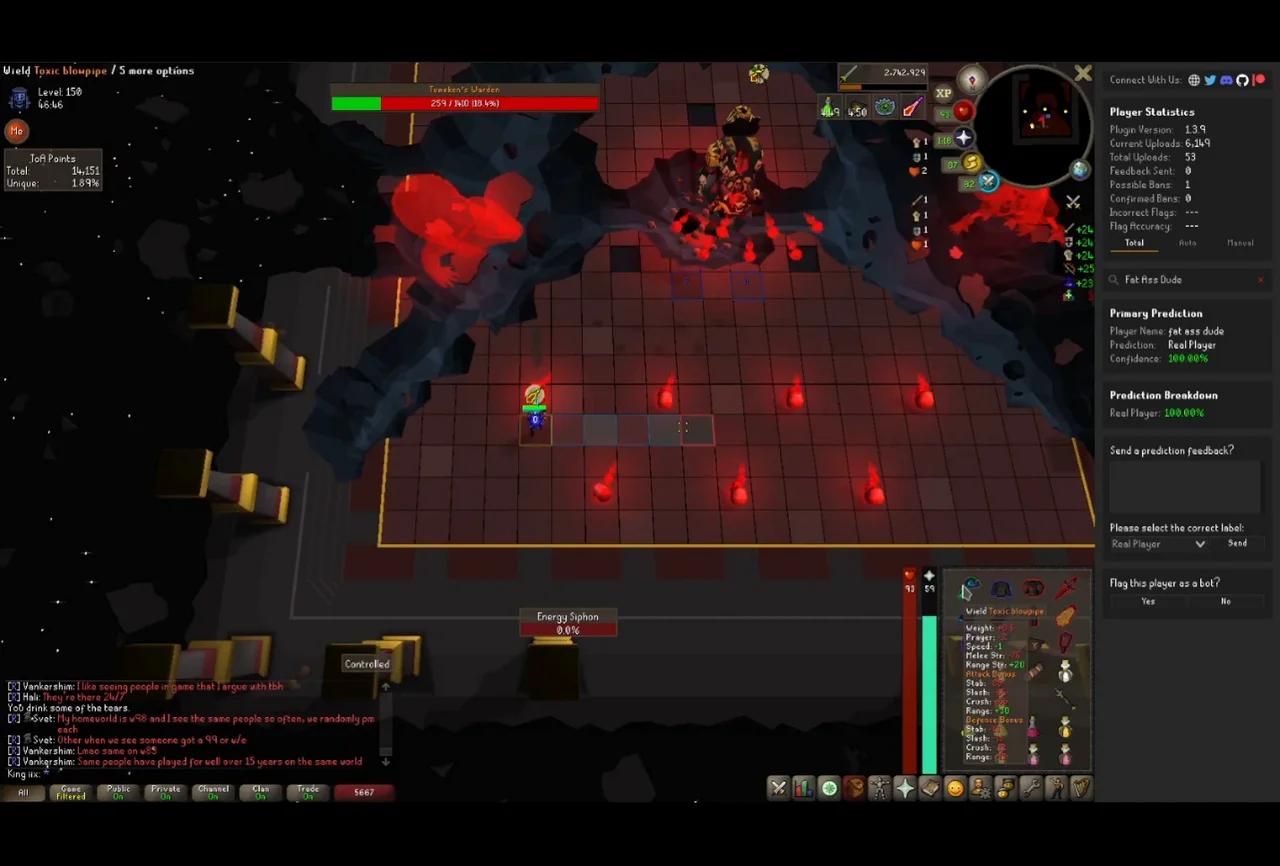Open the Clan chat tab
Image resolution: width=1280 pixels, height=866 pixels.
coord(261,792)
